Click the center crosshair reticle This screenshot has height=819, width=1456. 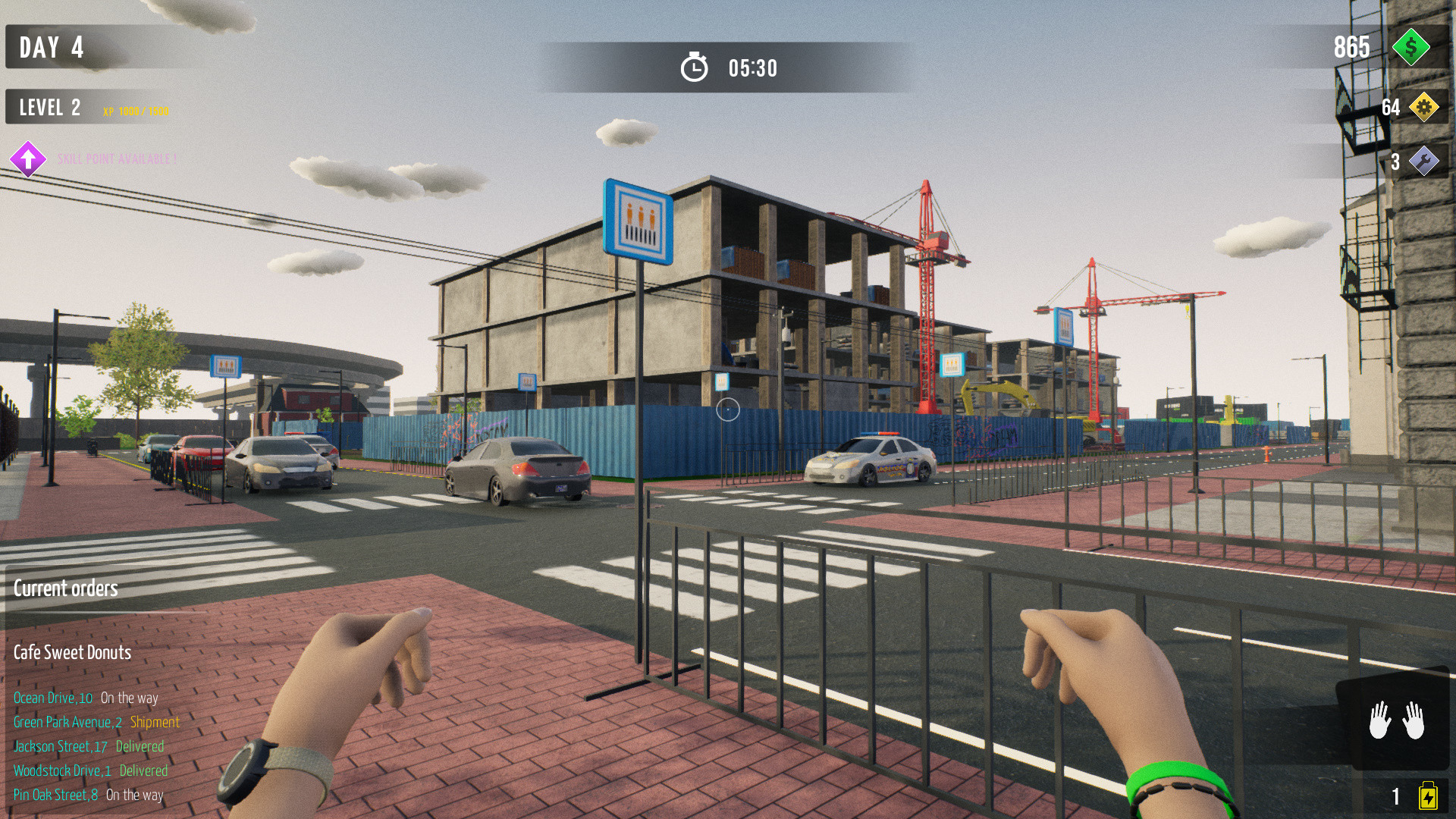point(728,409)
